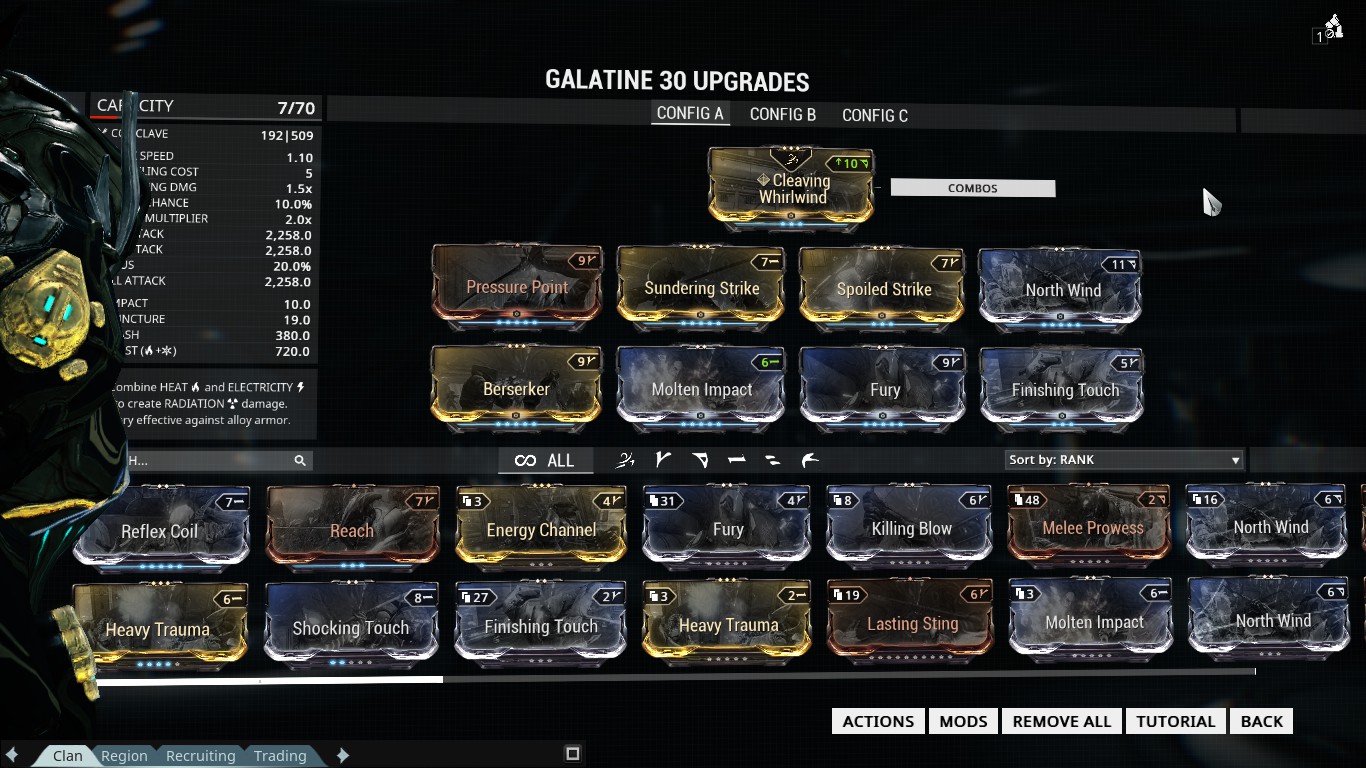The image size is (1366, 768).
Task: Go Back from the upgrades screen
Action: pos(1261,721)
